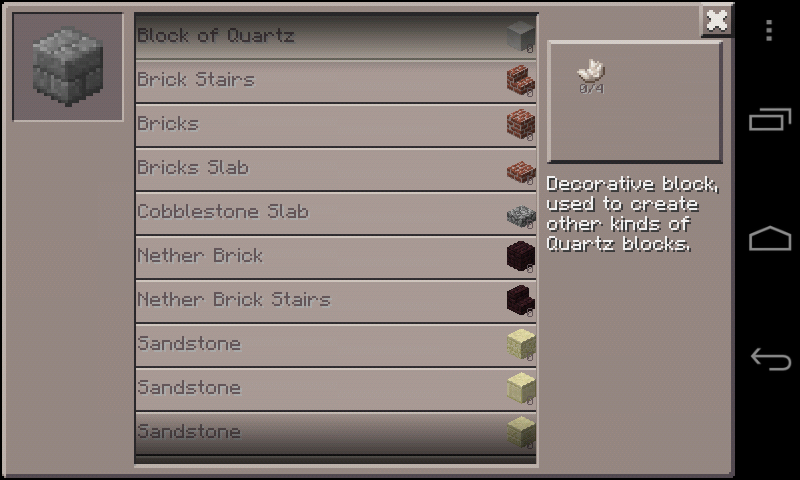
Task: Pick the Bricks recipe entry
Action: pyautogui.click(x=335, y=124)
